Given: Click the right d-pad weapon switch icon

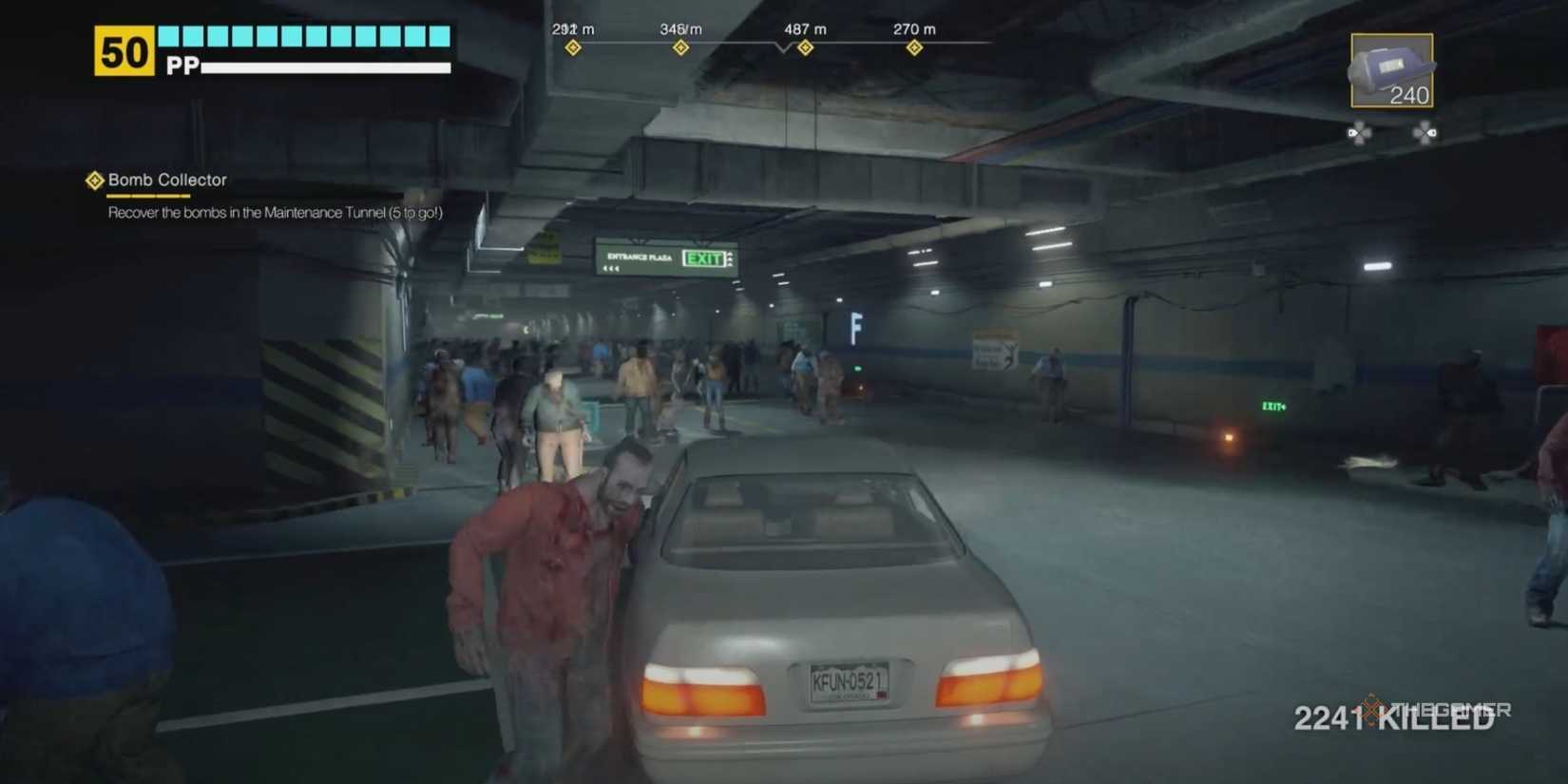Looking at the screenshot, I should [x=1425, y=133].
